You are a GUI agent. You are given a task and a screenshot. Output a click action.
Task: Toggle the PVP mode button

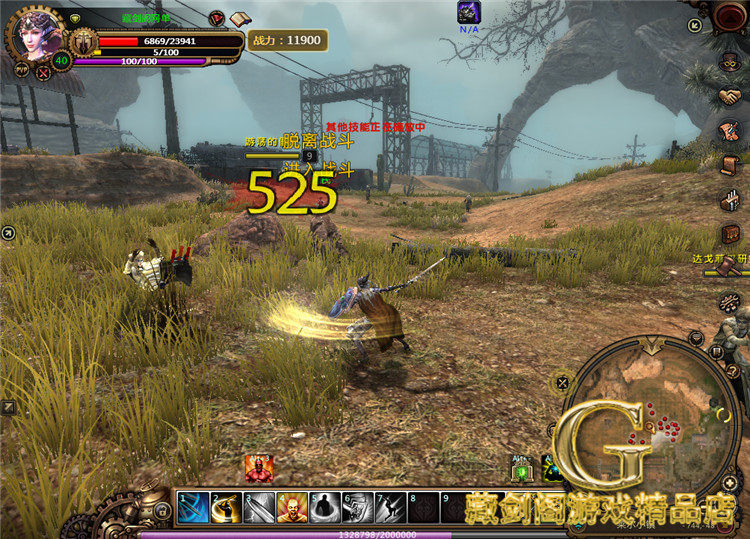pos(20,70)
